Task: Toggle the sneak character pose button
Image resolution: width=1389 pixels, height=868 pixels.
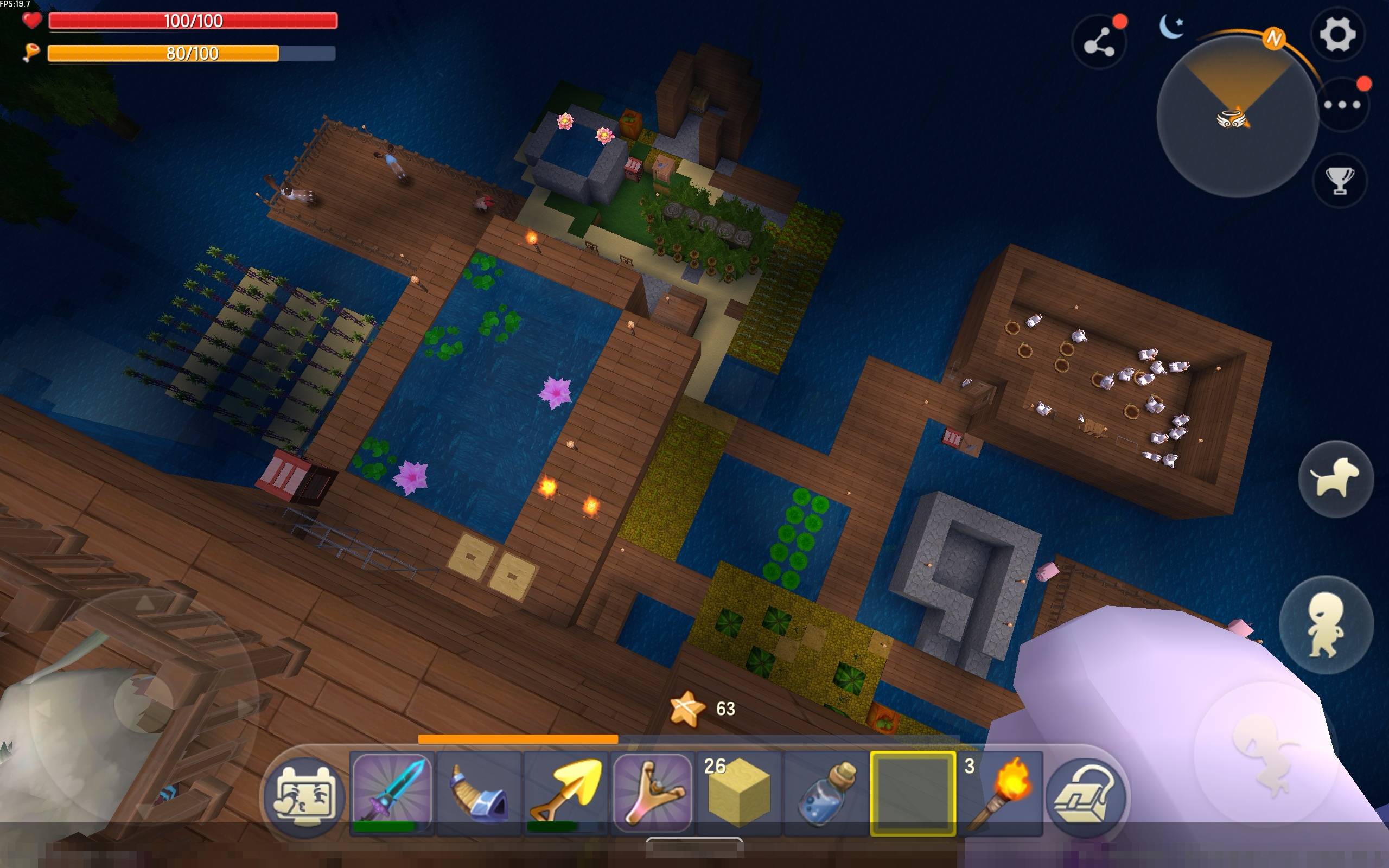Action: [1326, 624]
